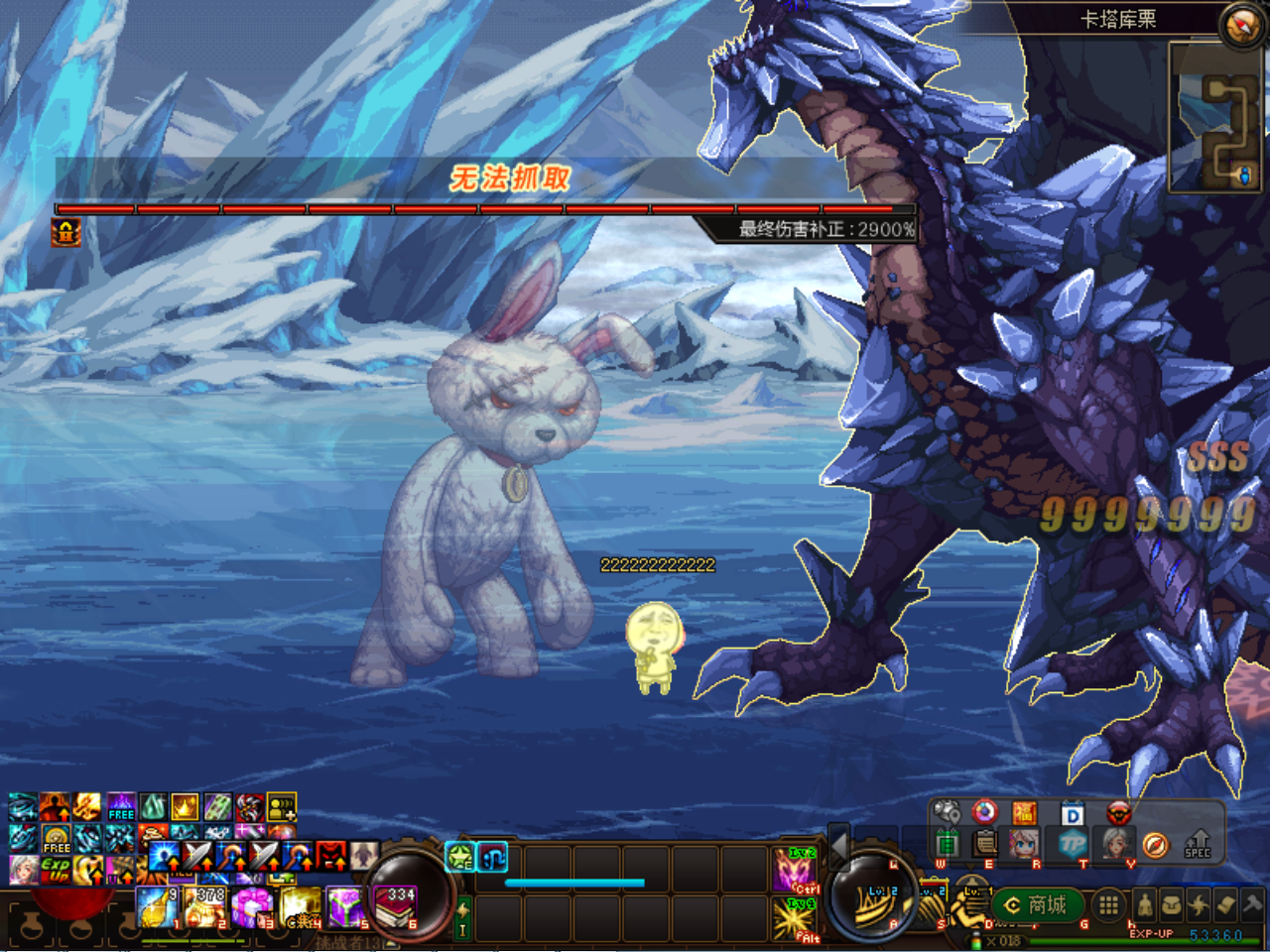Use the consumable with 378 count in slot 2
Image resolution: width=1270 pixels, height=952 pixels.
click(x=204, y=906)
